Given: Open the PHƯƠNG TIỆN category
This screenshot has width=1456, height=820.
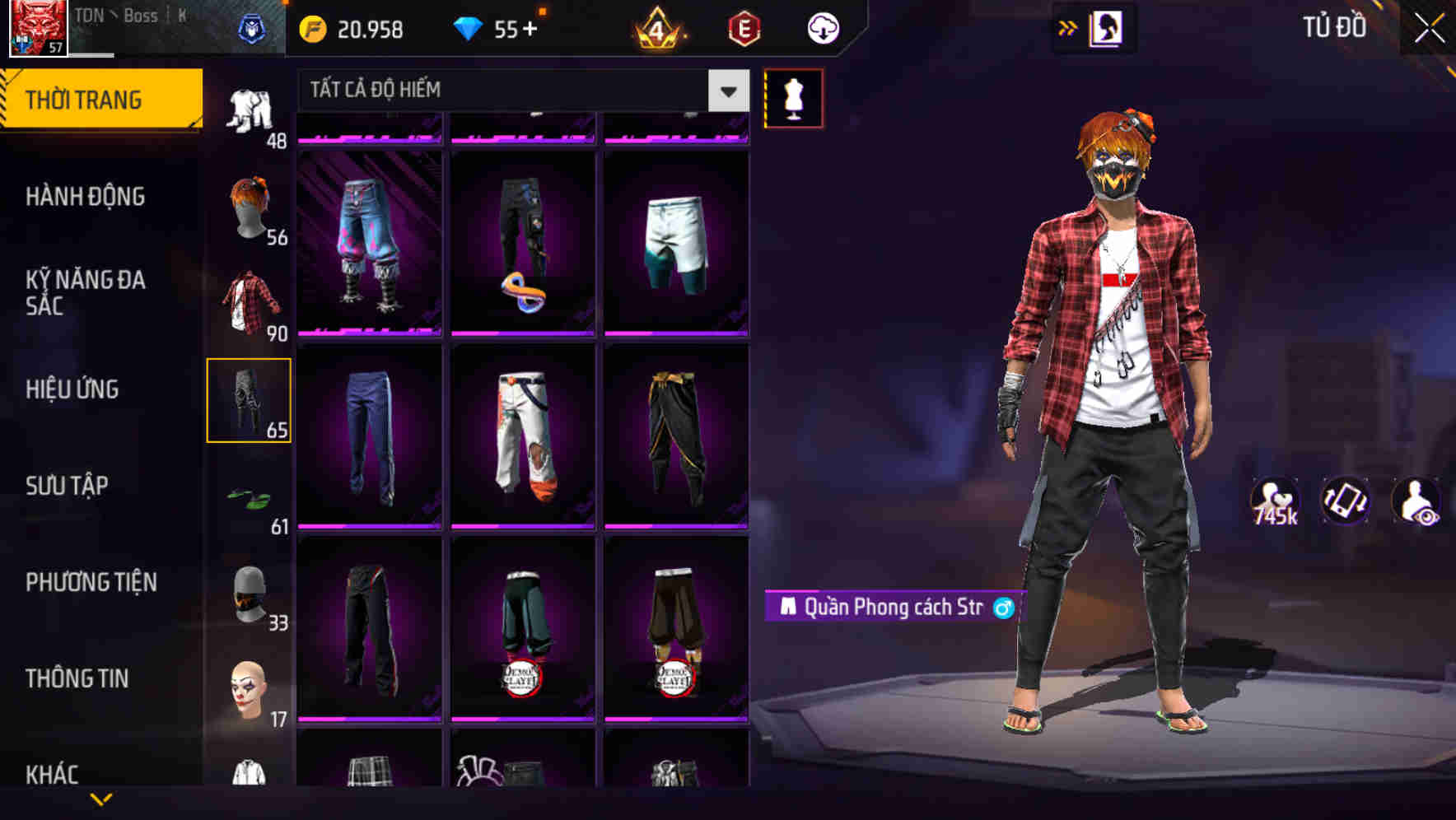Looking at the screenshot, I should 91,581.
